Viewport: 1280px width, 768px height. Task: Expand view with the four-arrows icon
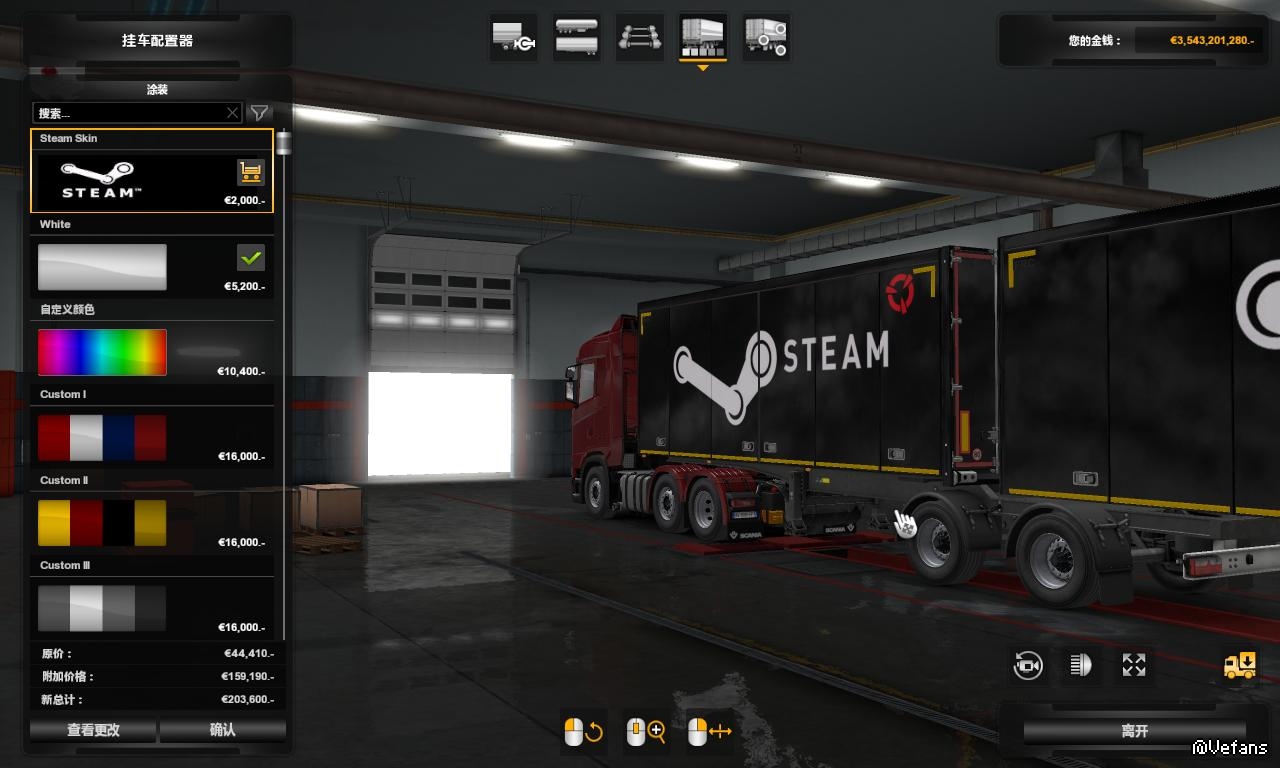click(x=1134, y=665)
